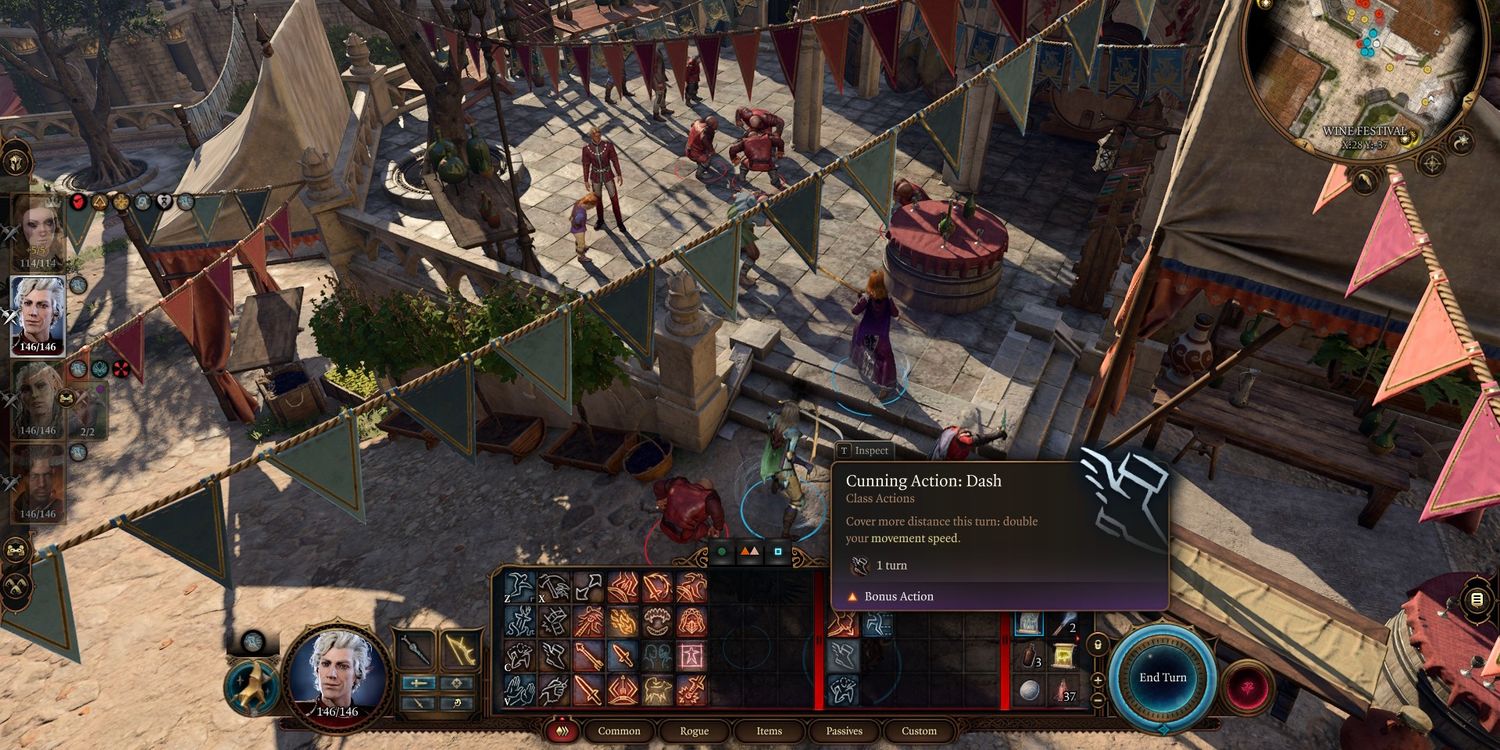Select the white-haired party member portrait in the sidebar
Image resolution: width=1500 pixels, height=750 pixels.
click(x=38, y=315)
